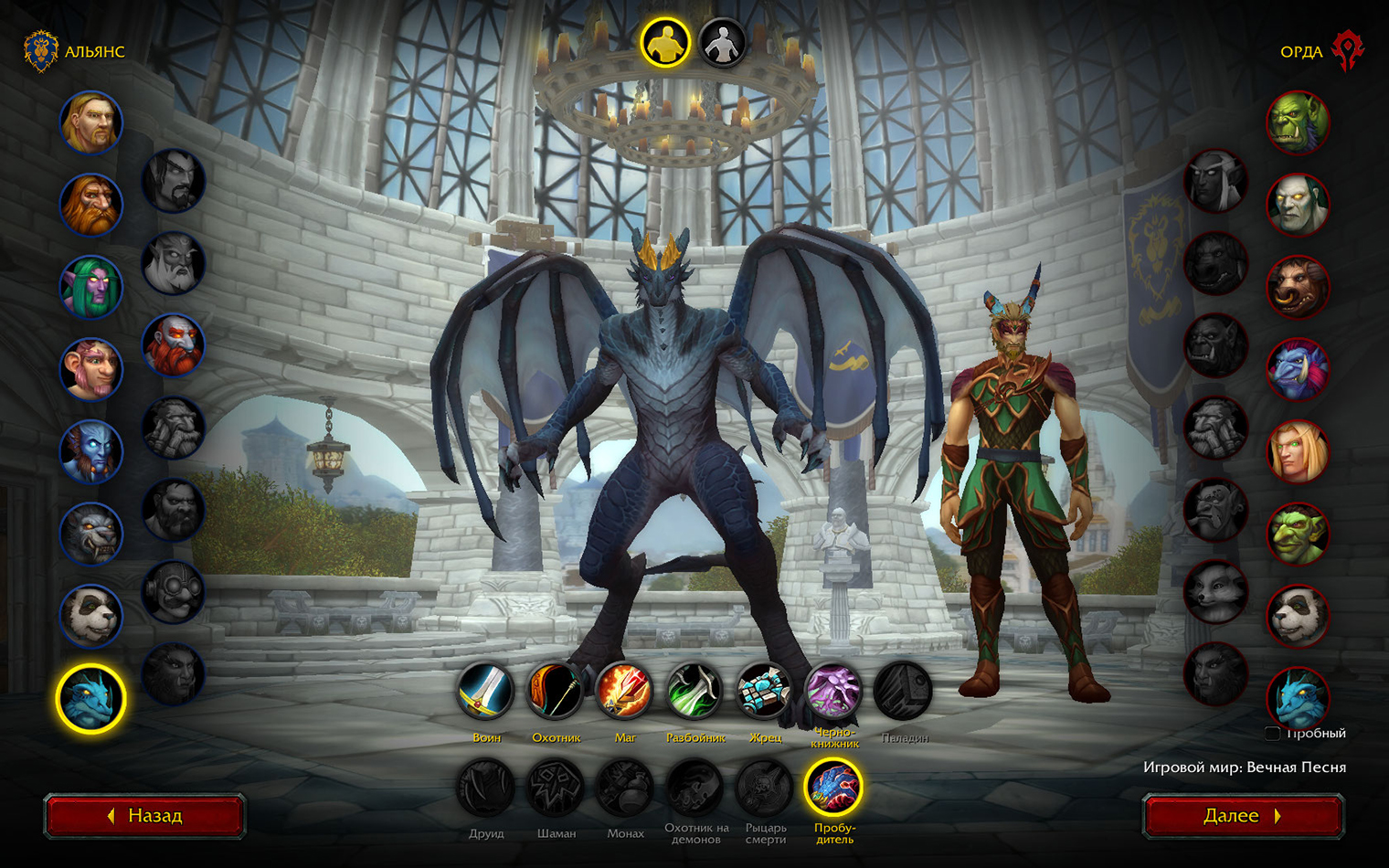Choose the Worgen wolf race portrait
The height and width of the screenshot is (868, 1389).
point(91,534)
